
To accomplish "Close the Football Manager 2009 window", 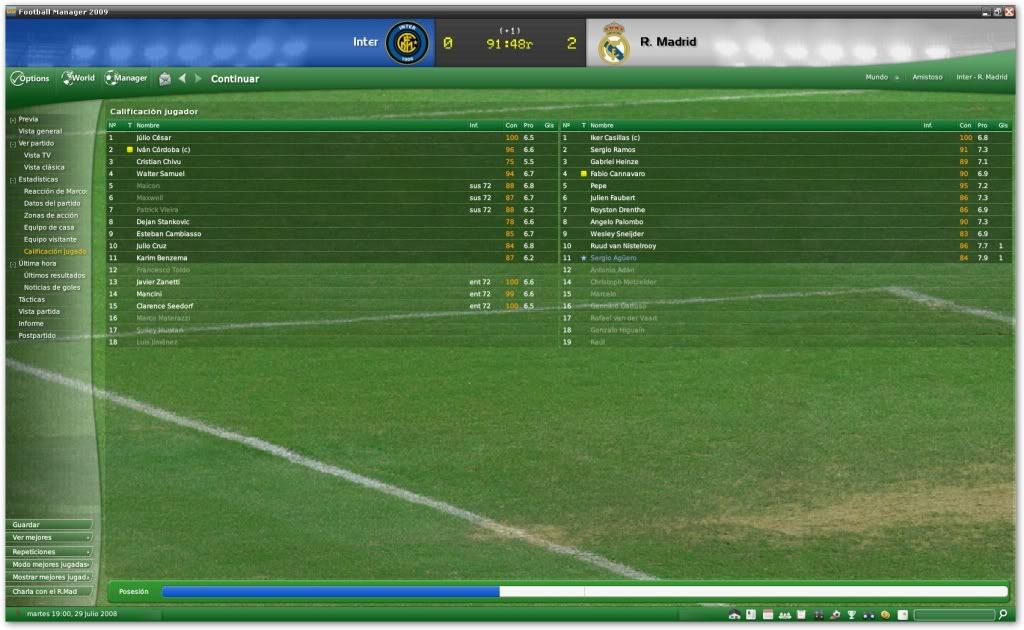I will click(x=1008, y=11).
